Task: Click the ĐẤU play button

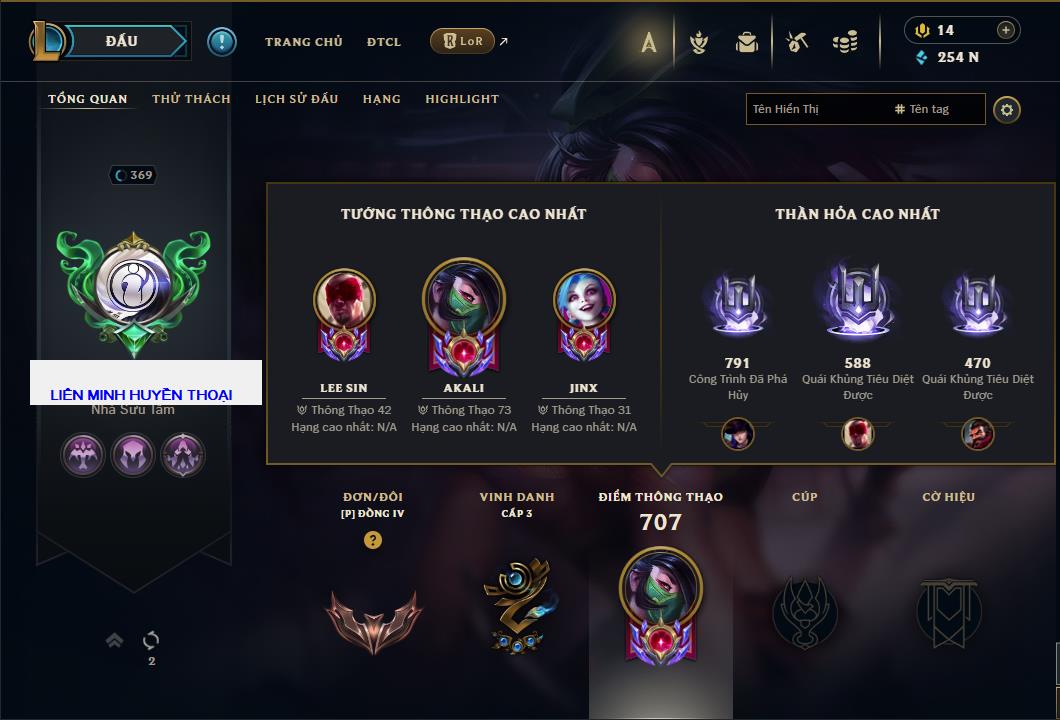Action: (122, 41)
